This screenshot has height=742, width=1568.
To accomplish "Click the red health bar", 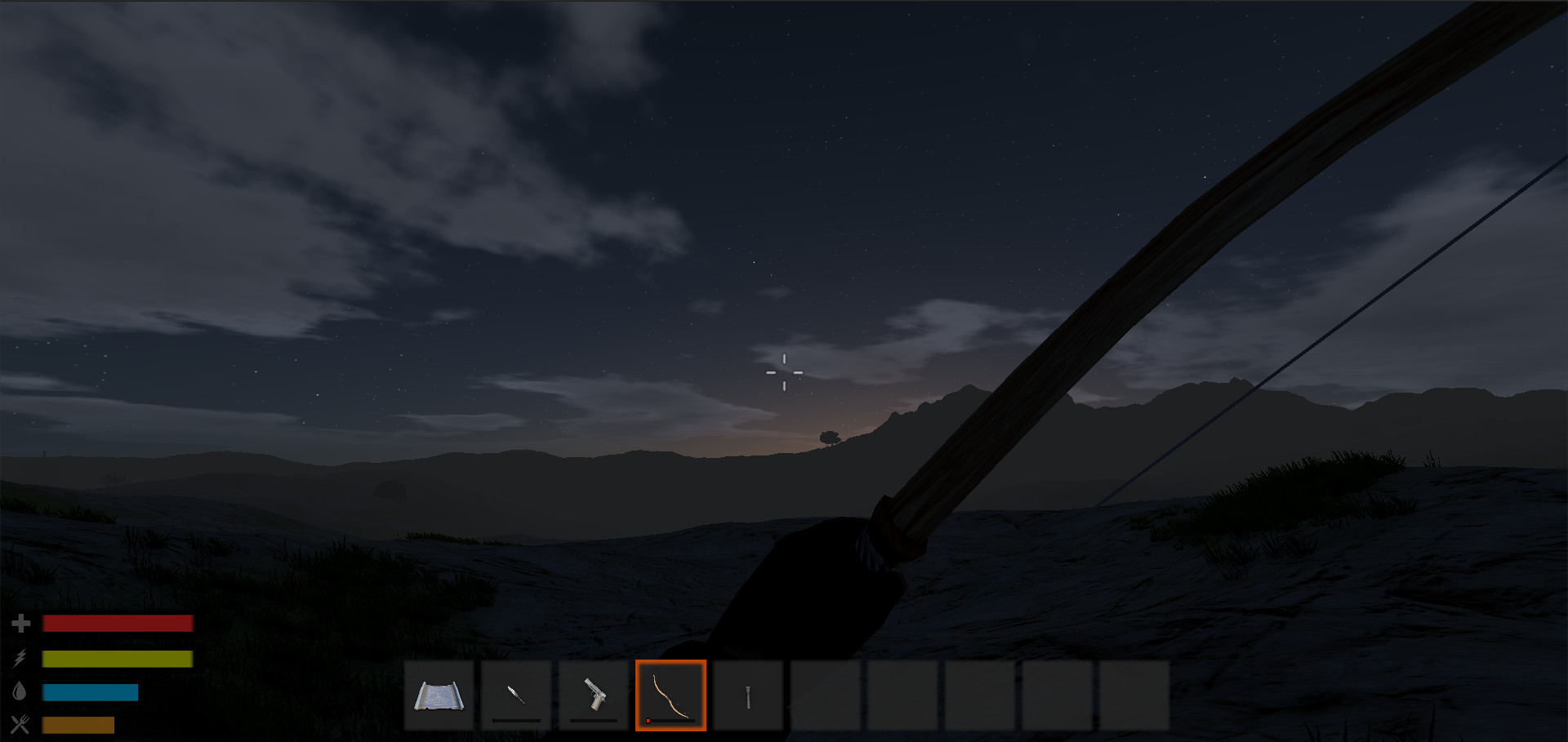I will (x=118, y=622).
